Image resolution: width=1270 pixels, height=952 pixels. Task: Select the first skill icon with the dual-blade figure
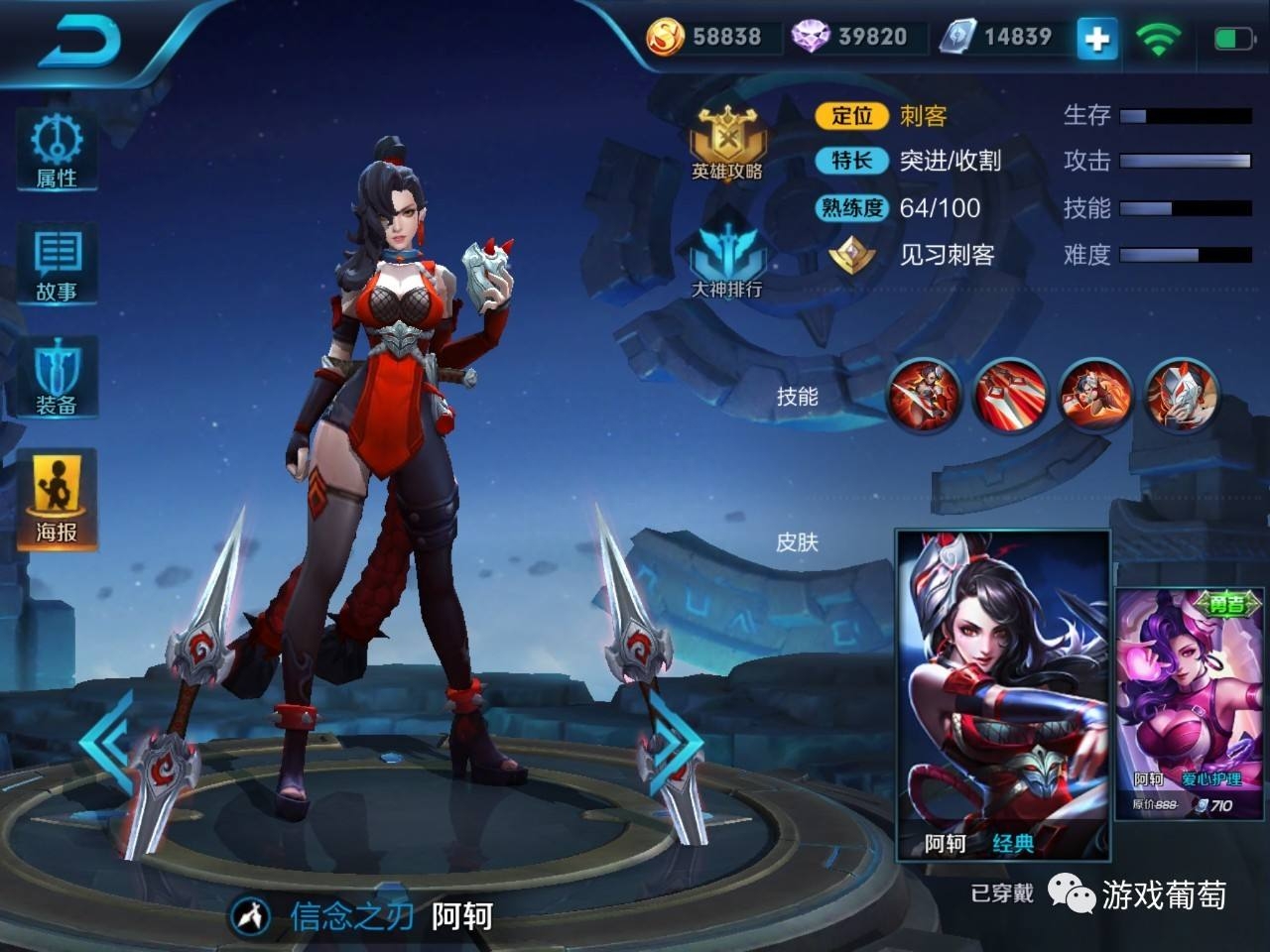[x=924, y=395]
